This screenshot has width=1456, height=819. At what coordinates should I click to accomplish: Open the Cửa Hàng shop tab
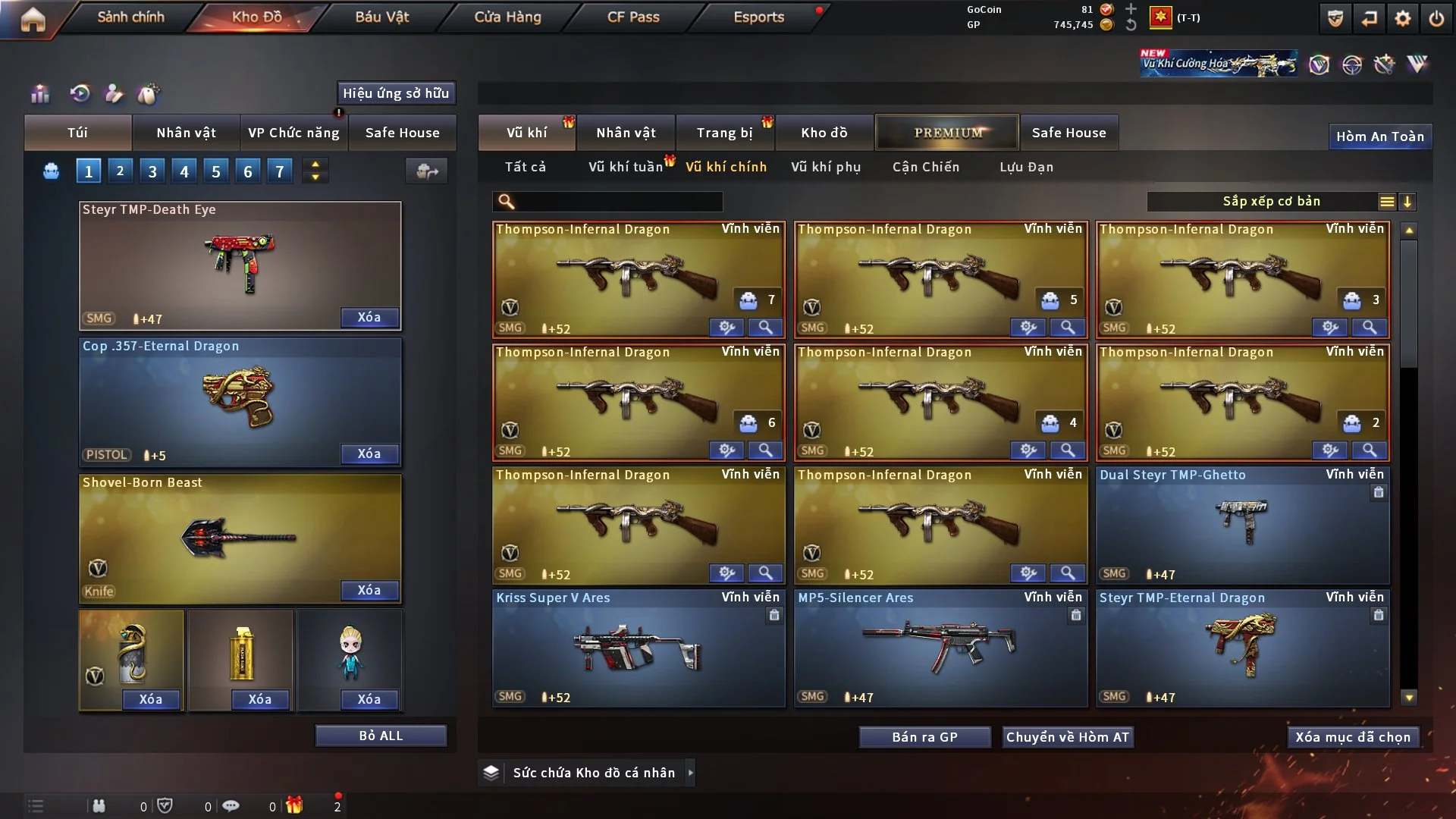coord(507,17)
